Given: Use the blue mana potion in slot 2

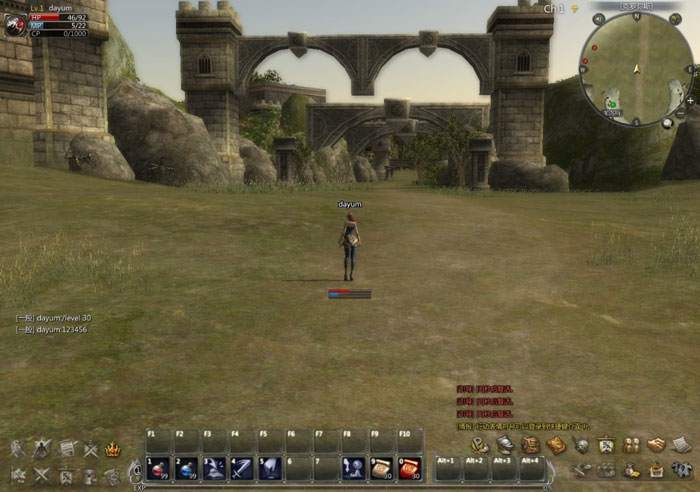Looking at the screenshot, I should tap(186, 468).
